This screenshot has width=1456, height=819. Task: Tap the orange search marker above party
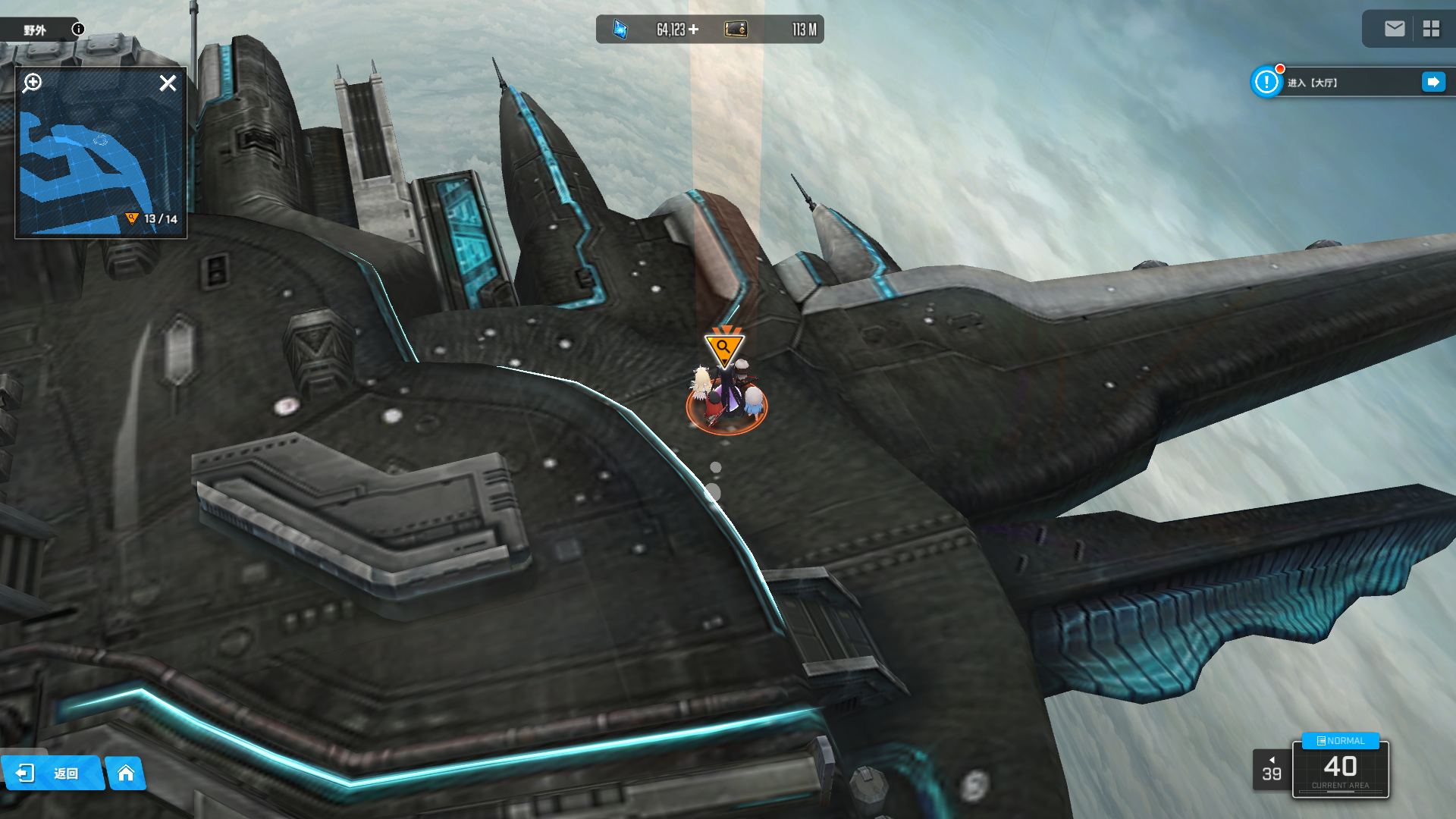pyautogui.click(x=724, y=348)
